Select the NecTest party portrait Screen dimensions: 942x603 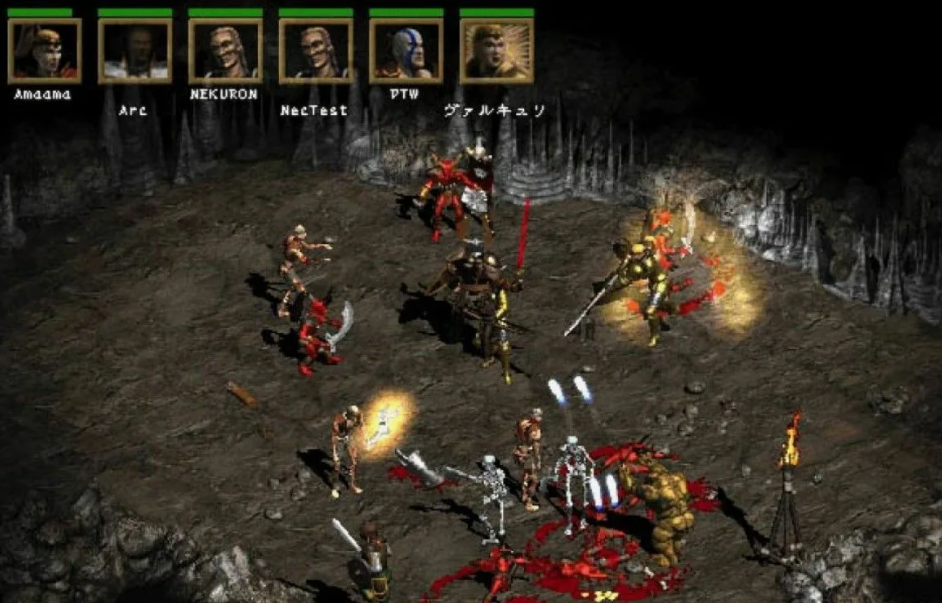pyautogui.click(x=315, y=50)
